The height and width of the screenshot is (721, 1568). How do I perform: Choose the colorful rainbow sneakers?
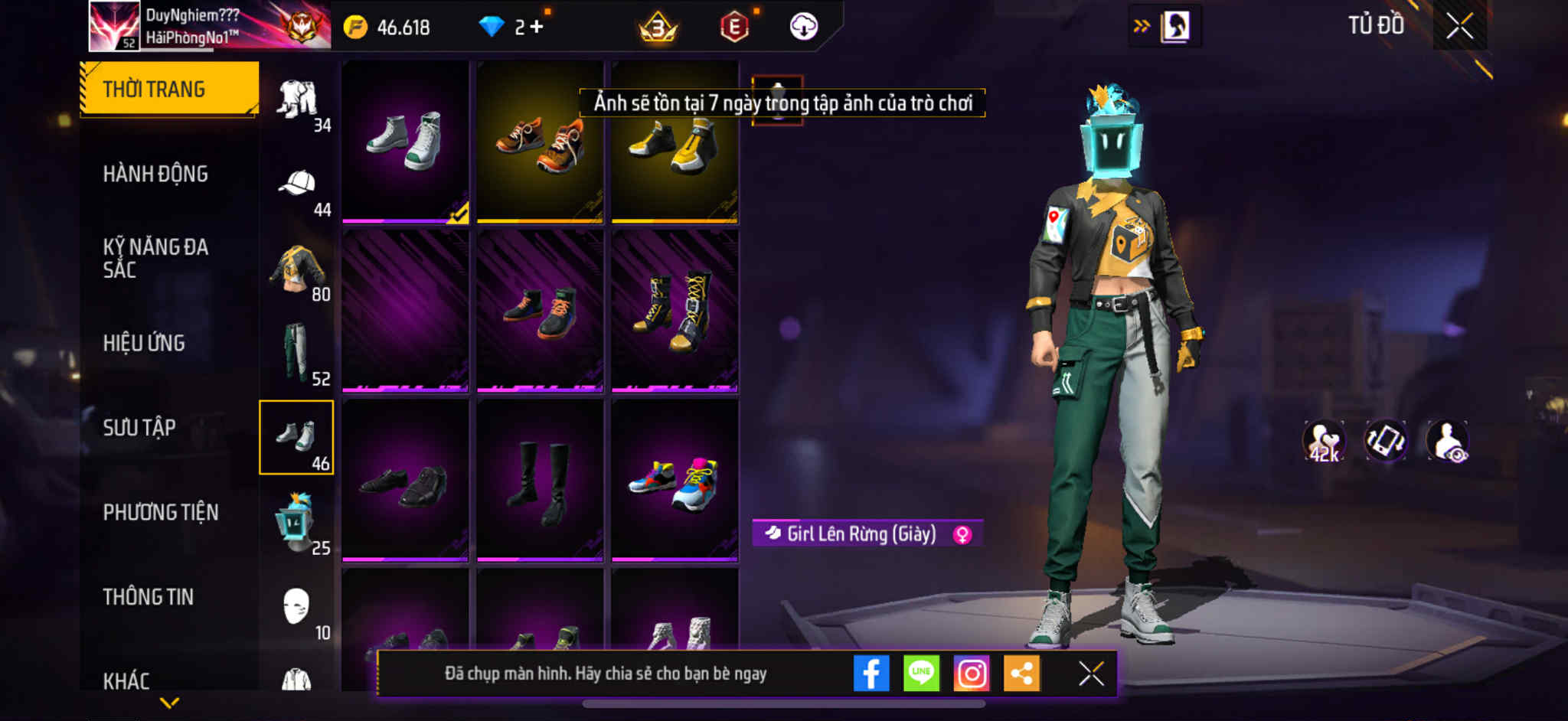pos(675,481)
